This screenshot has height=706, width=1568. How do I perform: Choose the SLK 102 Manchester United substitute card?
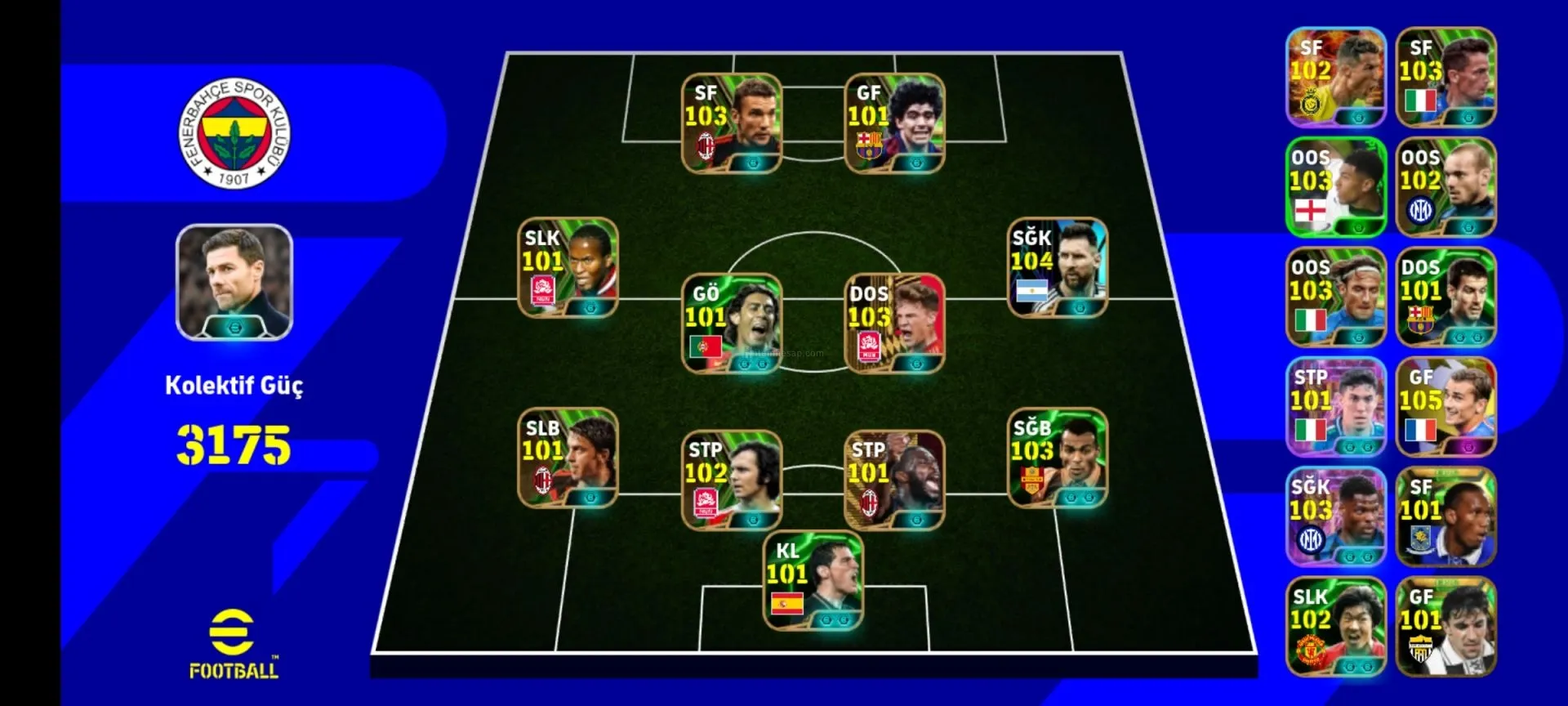pyautogui.click(x=1336, y=627)
